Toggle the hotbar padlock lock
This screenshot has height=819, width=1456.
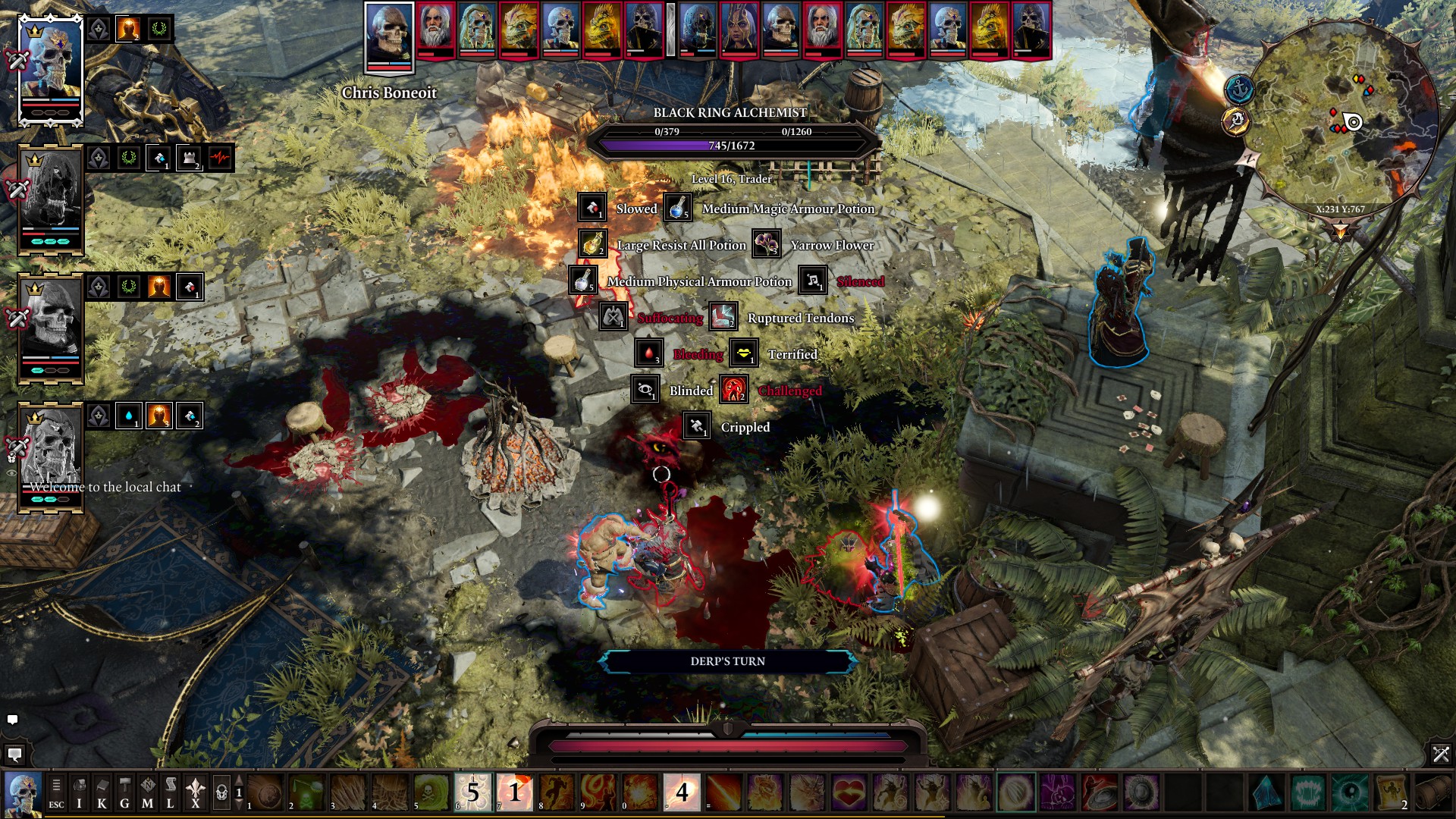(x=221, y=793)
